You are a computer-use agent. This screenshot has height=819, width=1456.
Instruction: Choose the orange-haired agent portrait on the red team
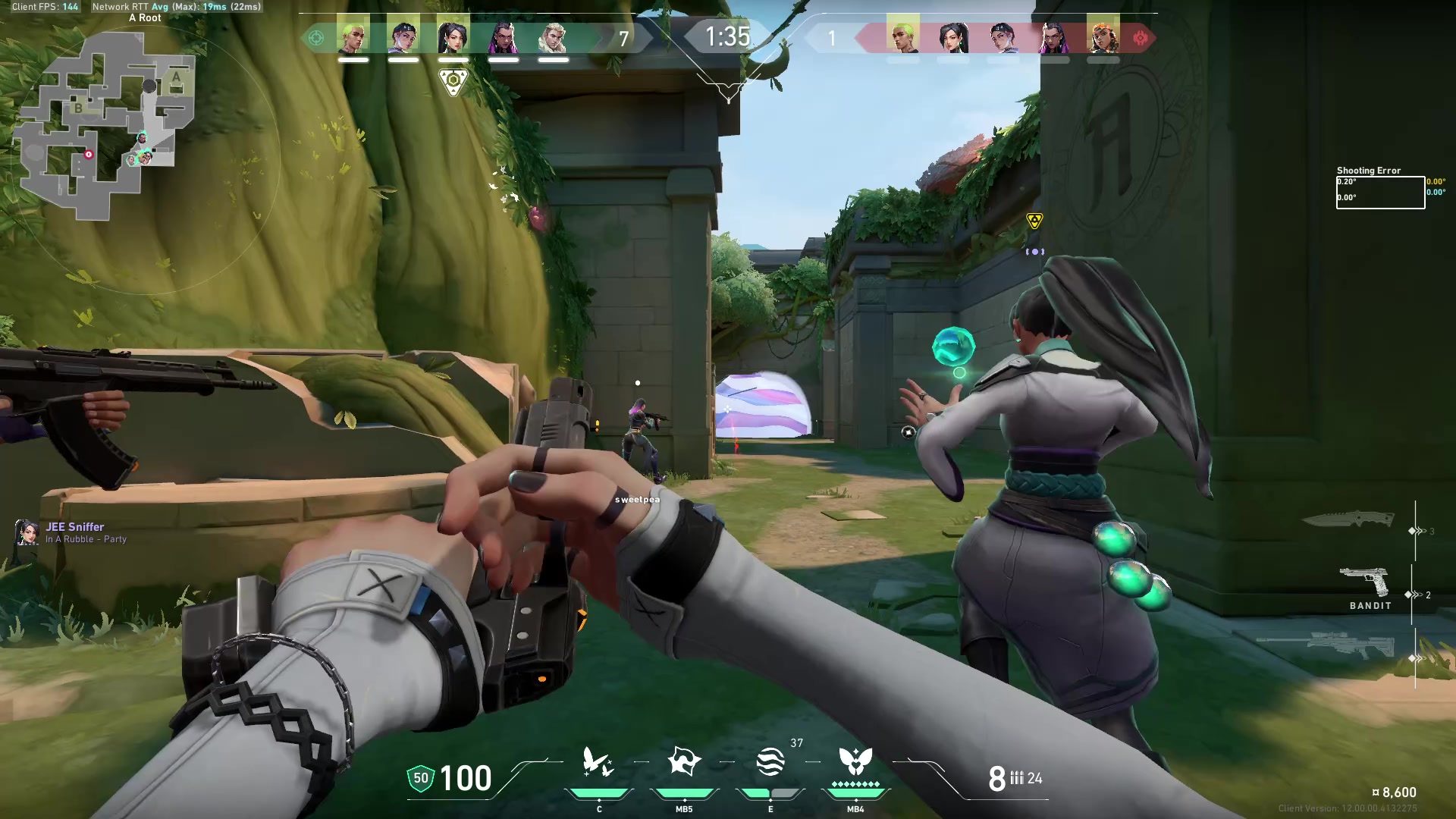[x=1103, y=37]
